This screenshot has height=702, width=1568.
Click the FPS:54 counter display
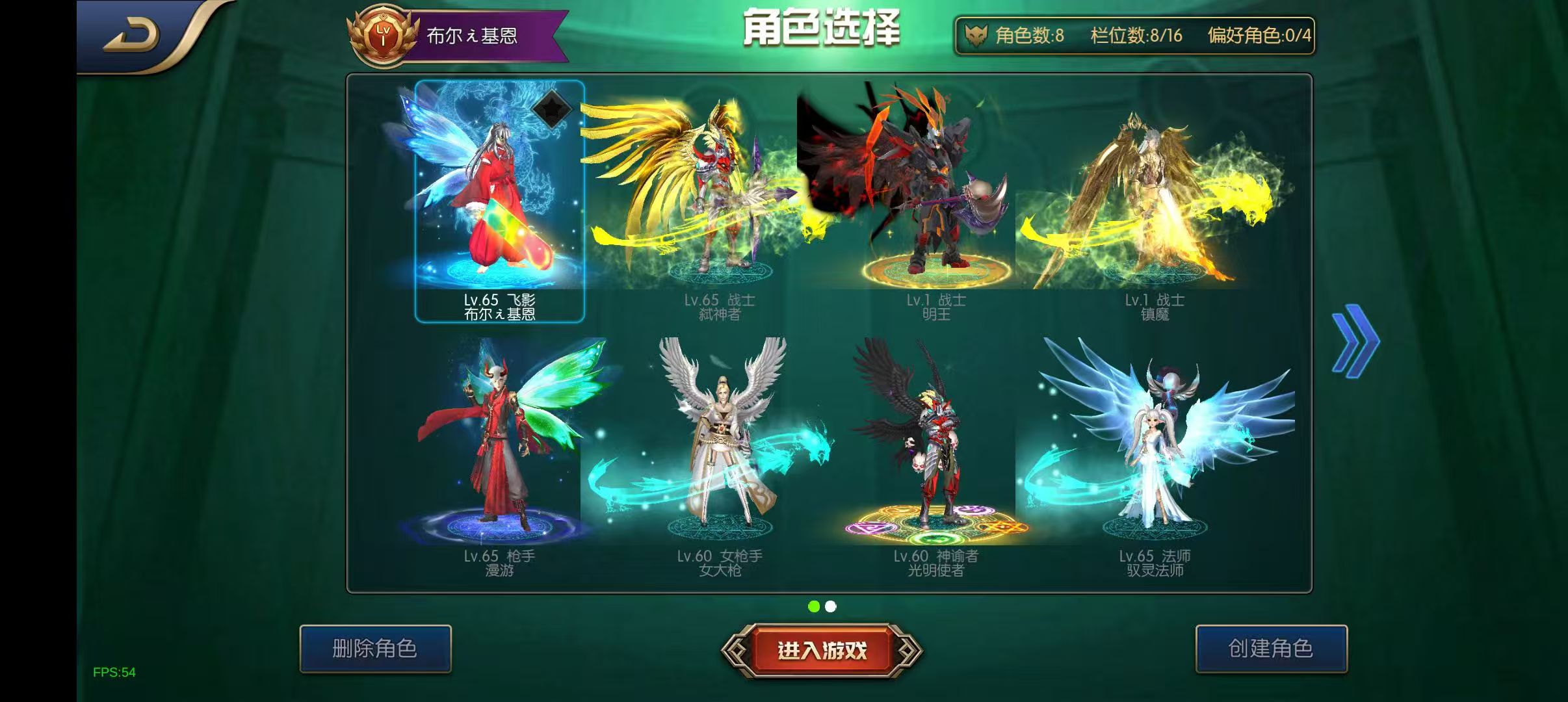114,672
